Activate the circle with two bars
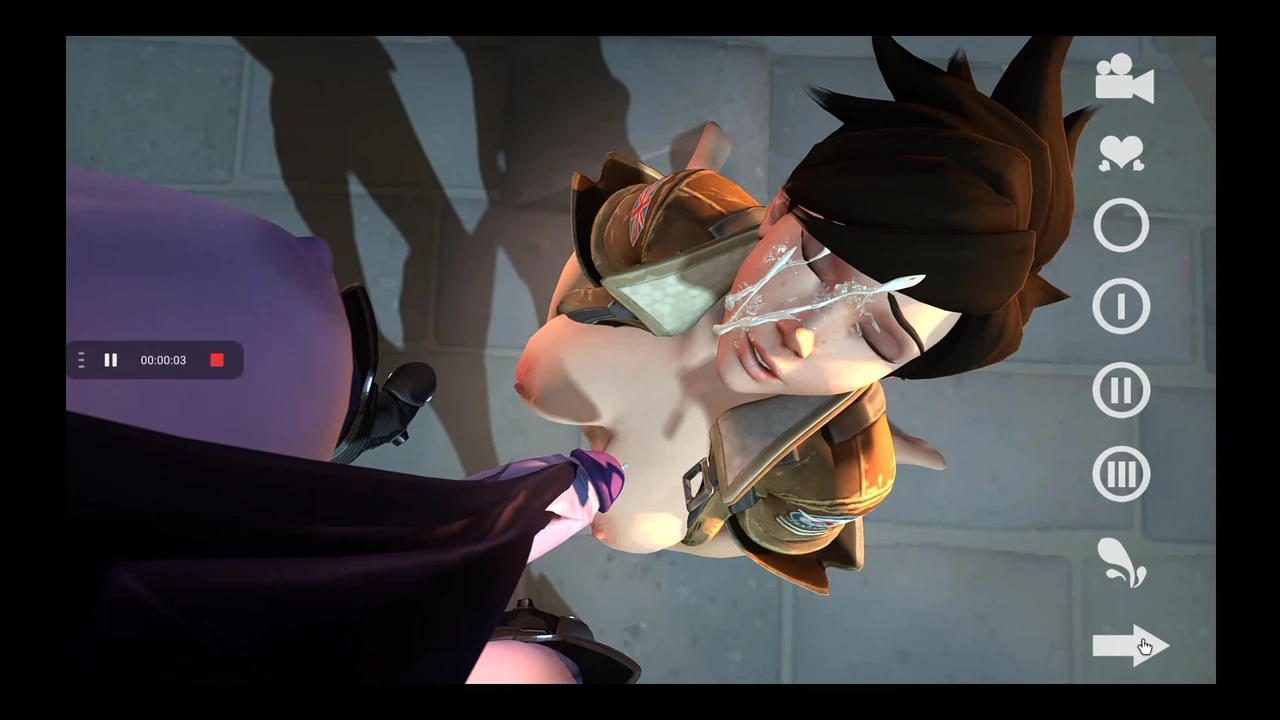This screenshot has width=1280, height=720. click(1121, 390)
